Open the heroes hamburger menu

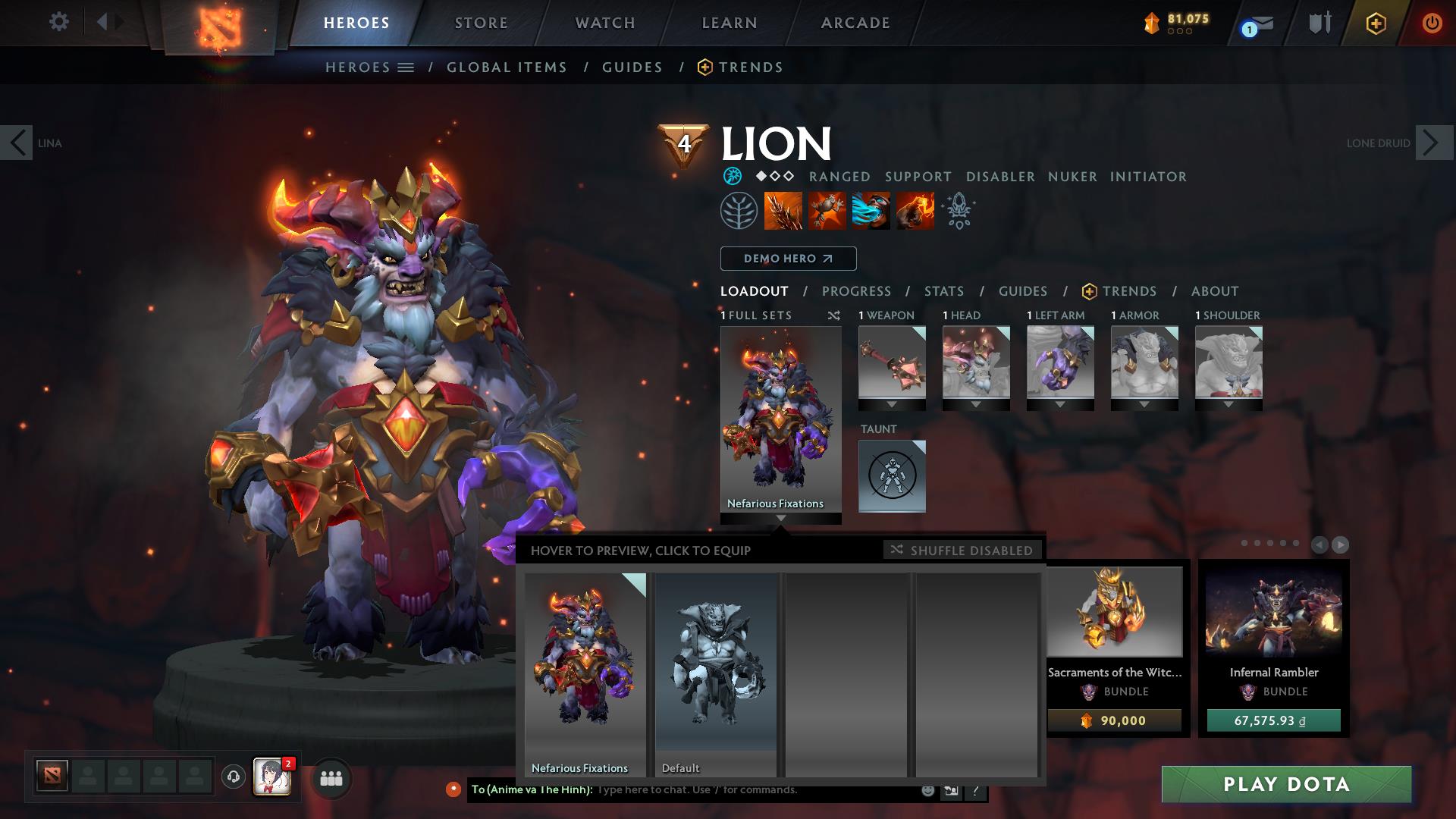(404, 67)
